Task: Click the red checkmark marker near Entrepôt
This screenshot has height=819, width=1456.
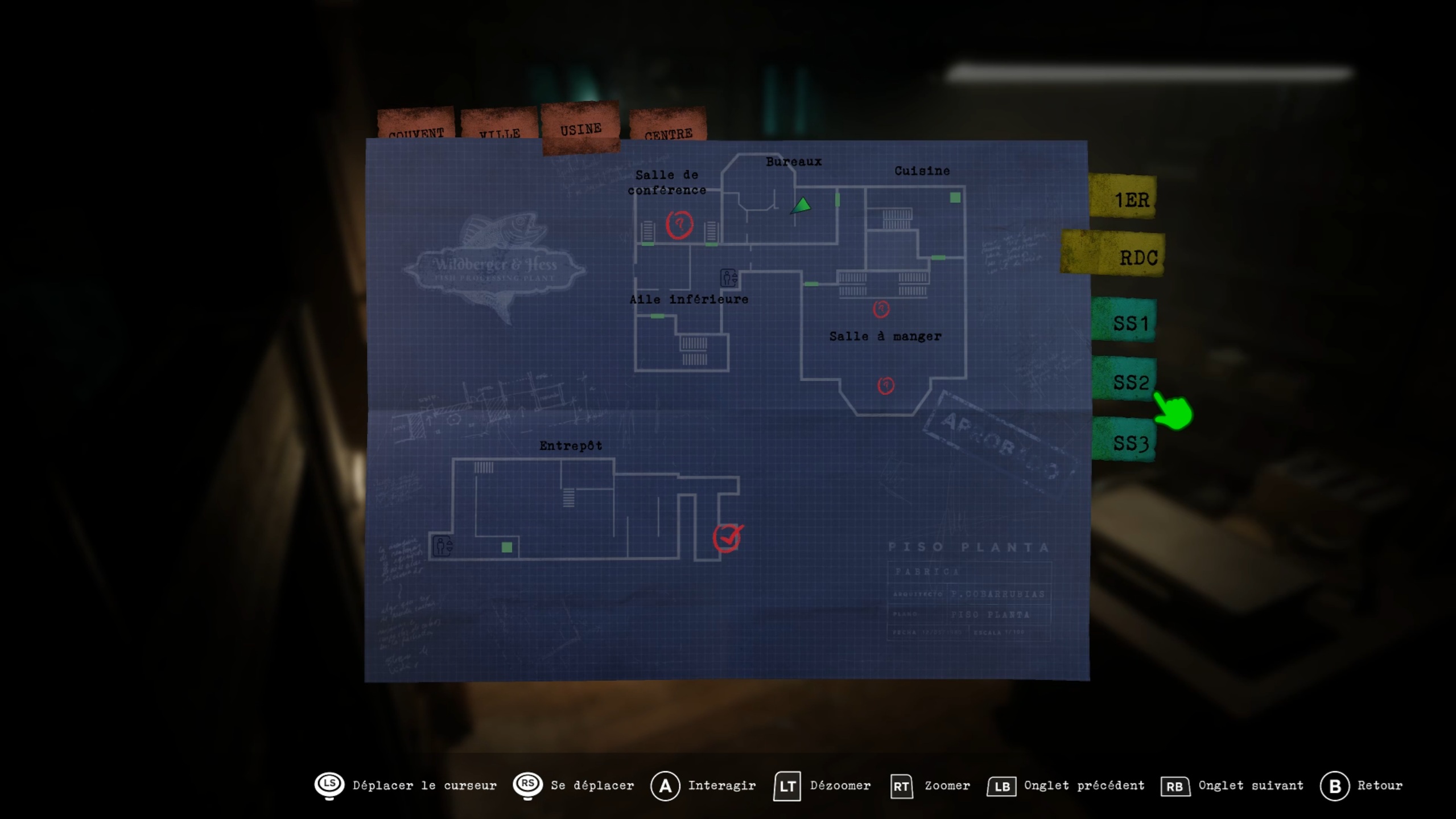Action: click(727, 538)
